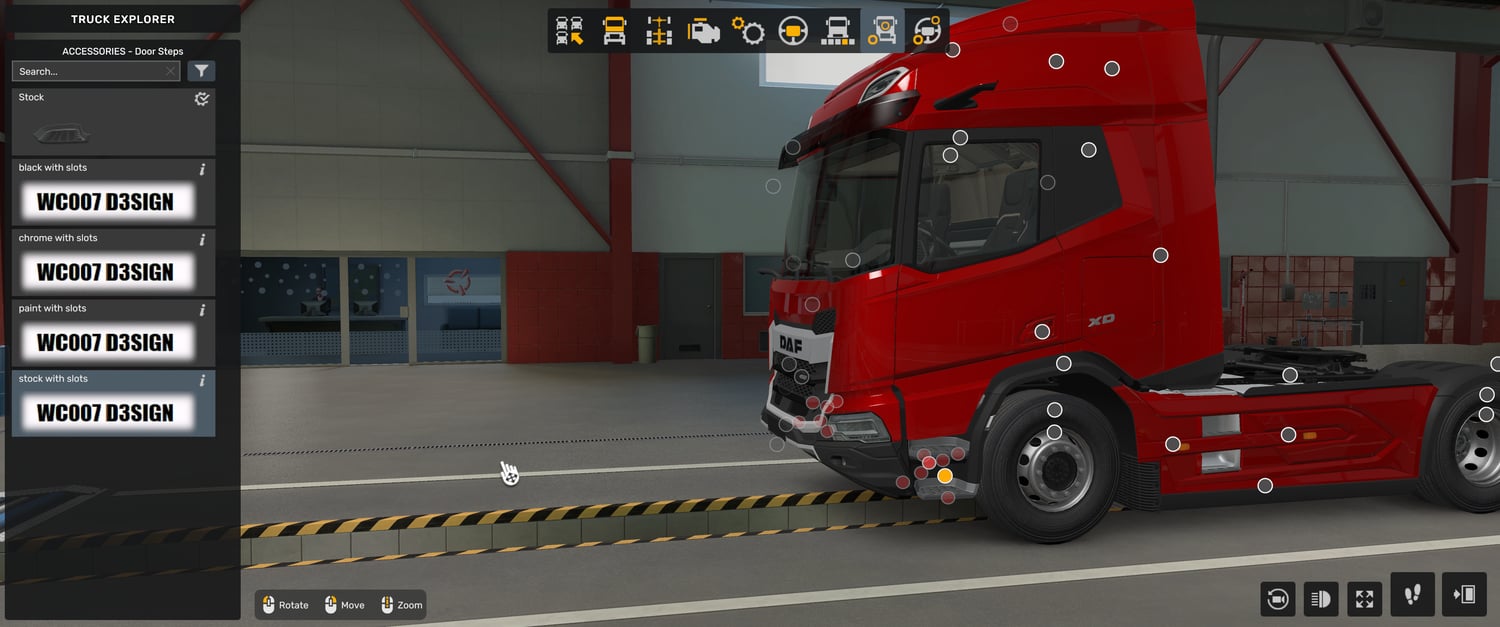
Task: Open the chassis category icon
Action: tap(659, 31)
